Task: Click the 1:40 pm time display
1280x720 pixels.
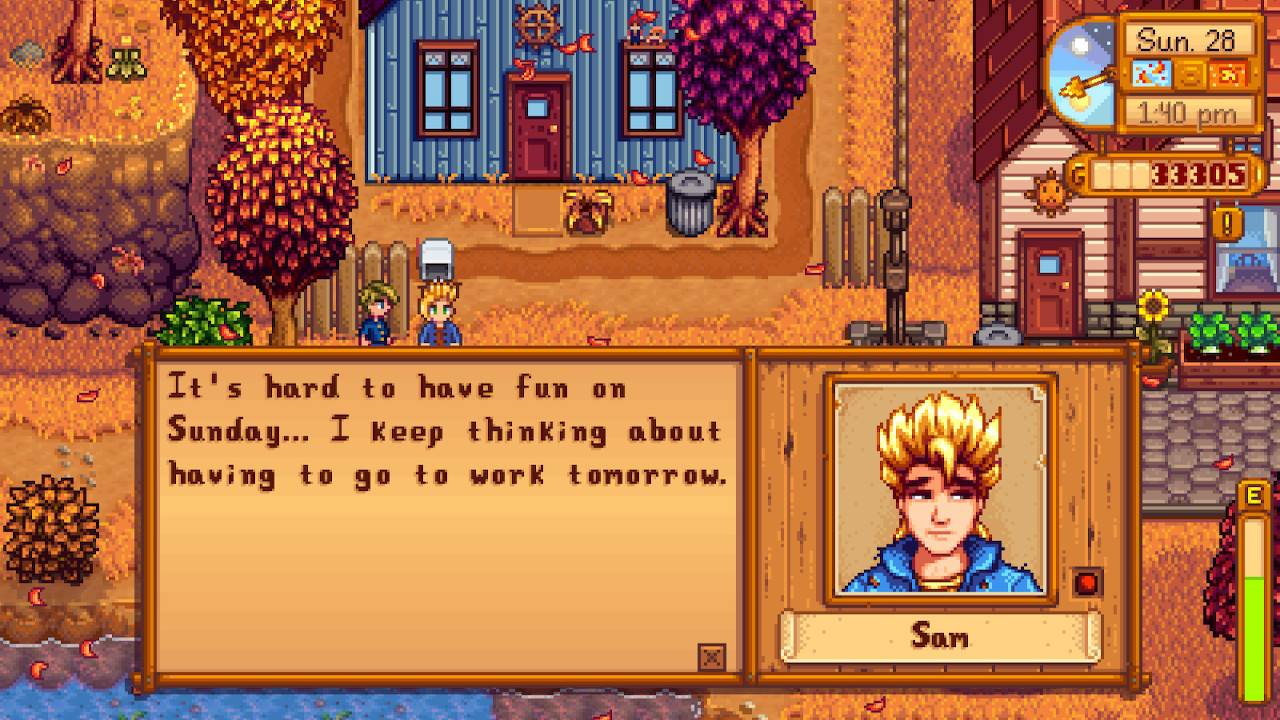Action: pyautogui.click(x=1187, y=112)
